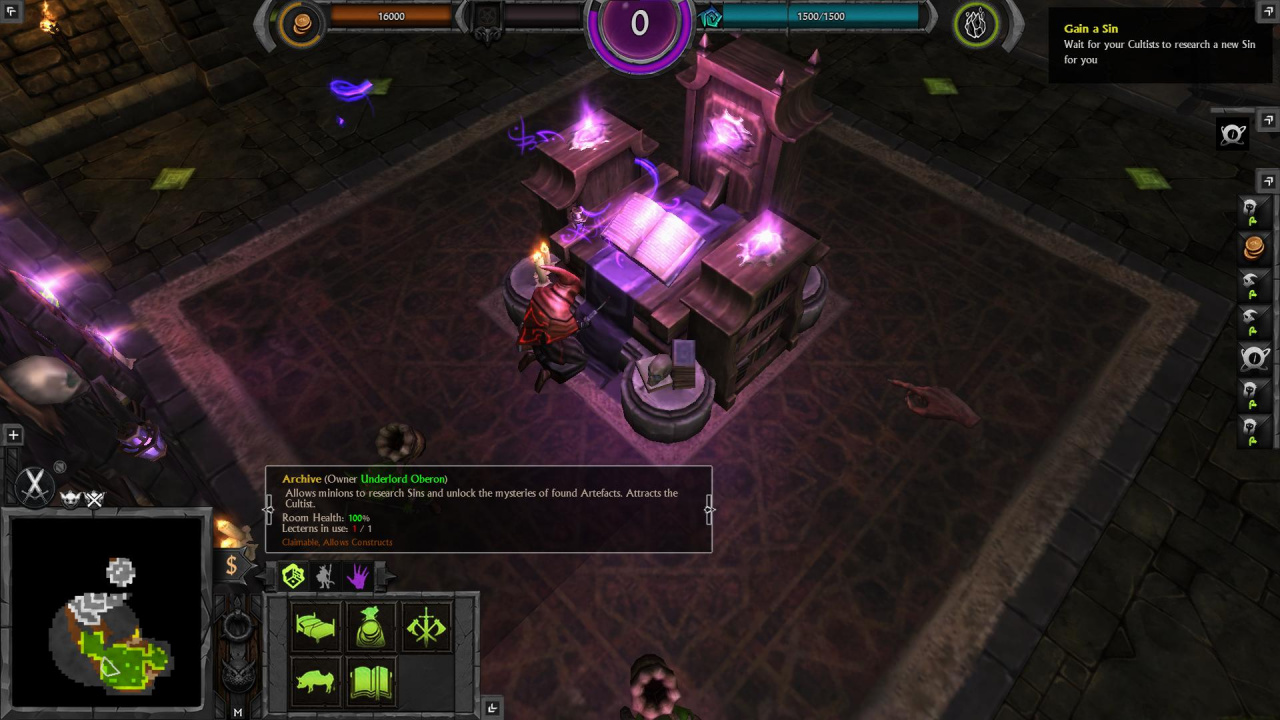Open the green-ringed dungeon core icon
This screenshot has height=720, width=1280.
click(x=976, y=25)
